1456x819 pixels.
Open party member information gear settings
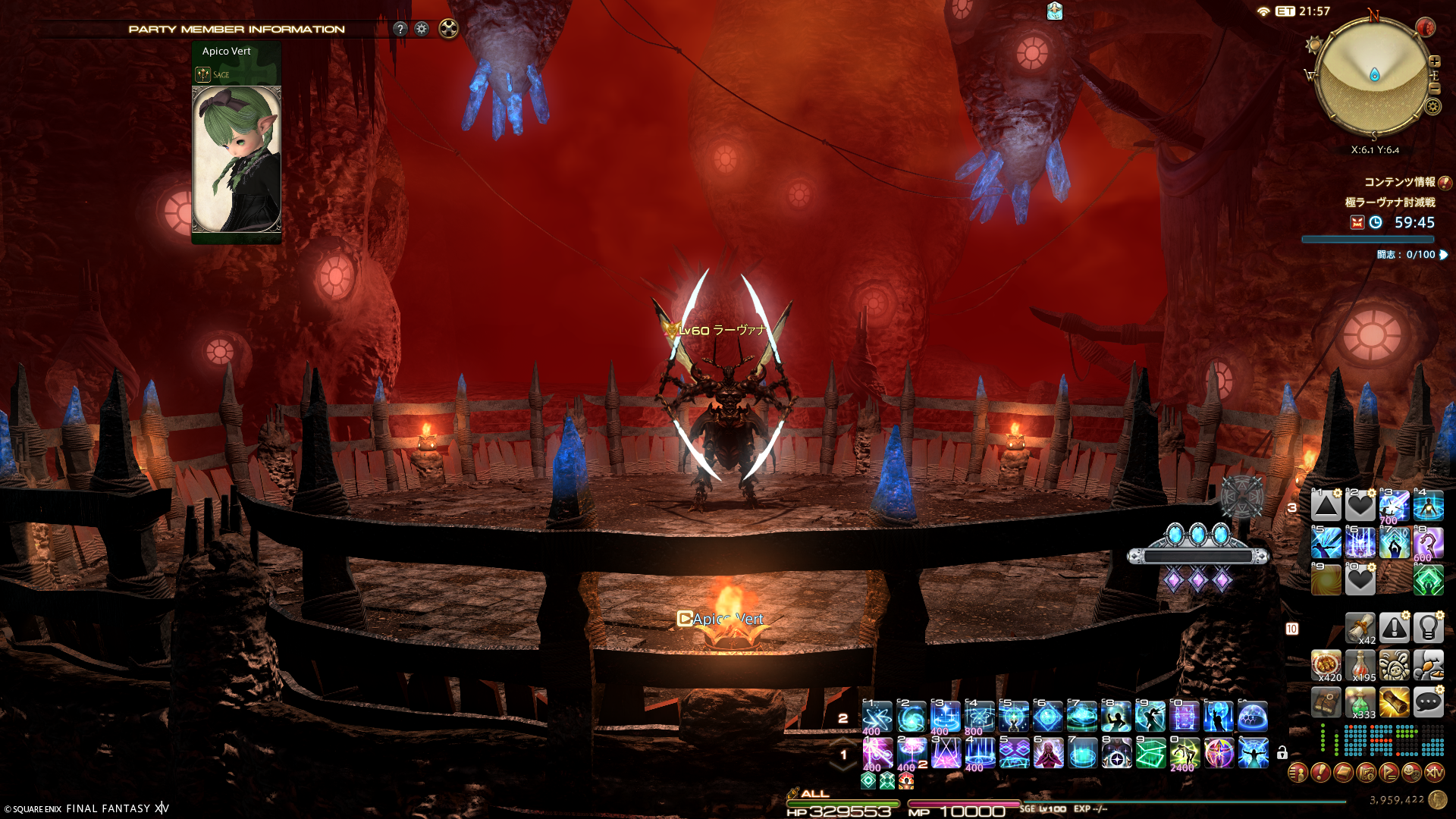pyautogui.click(x=422, y=29)
